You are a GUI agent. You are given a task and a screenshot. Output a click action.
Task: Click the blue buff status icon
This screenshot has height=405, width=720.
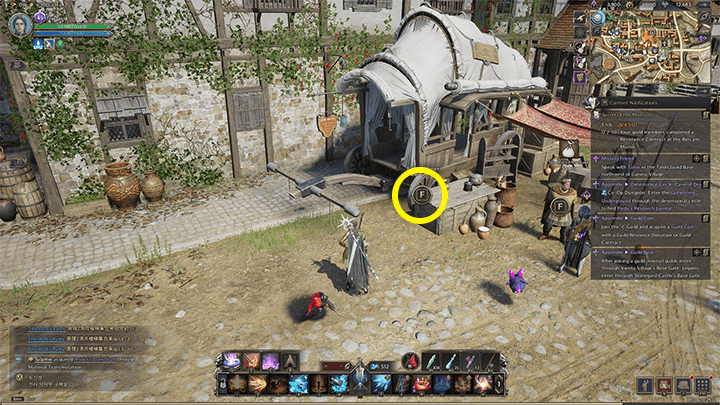pyautogui.click(x=38, y=43)
